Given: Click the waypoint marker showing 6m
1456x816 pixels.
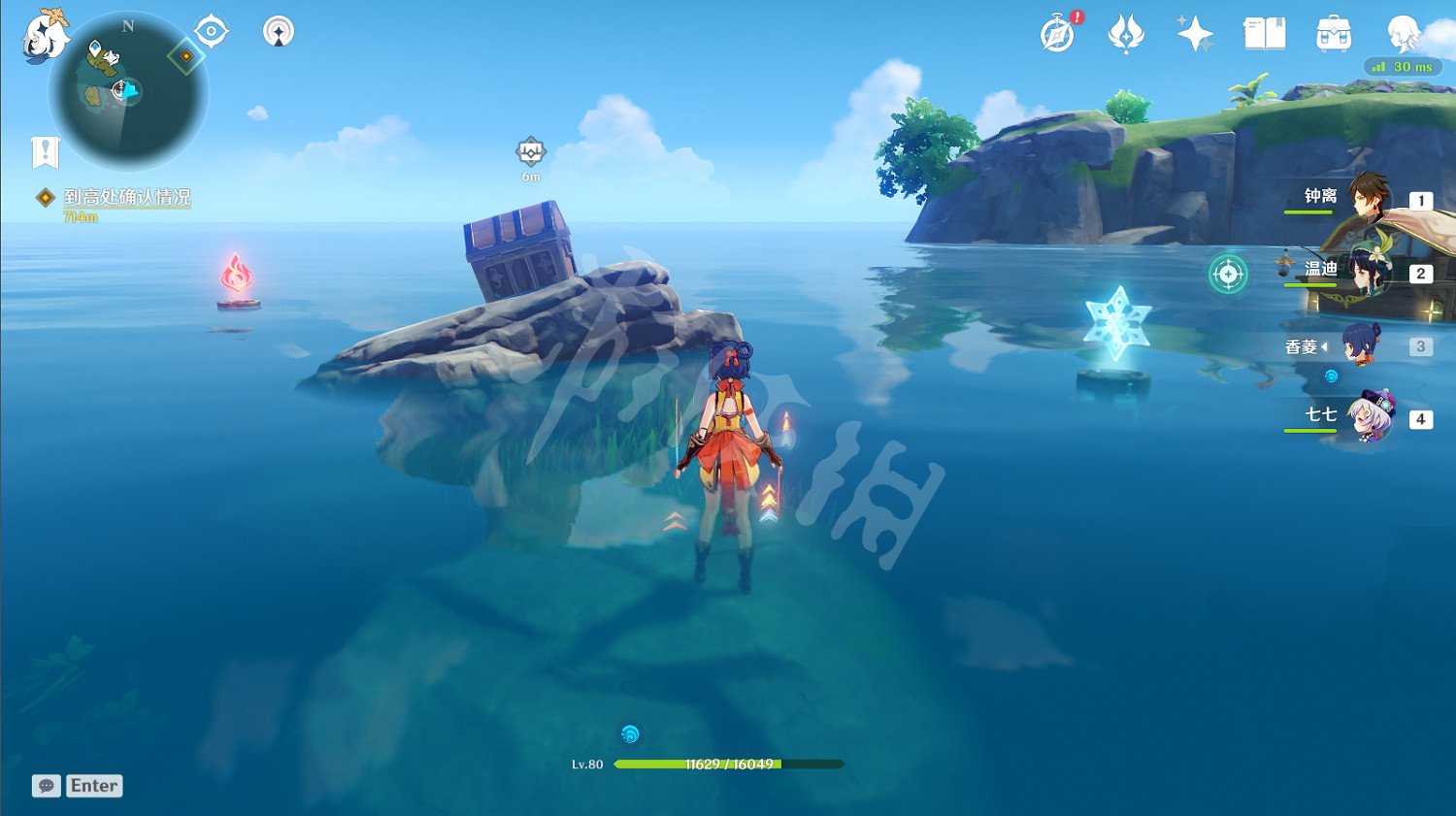Looking at the screenshot, I should pyautogui.click(x=529, y=153).
